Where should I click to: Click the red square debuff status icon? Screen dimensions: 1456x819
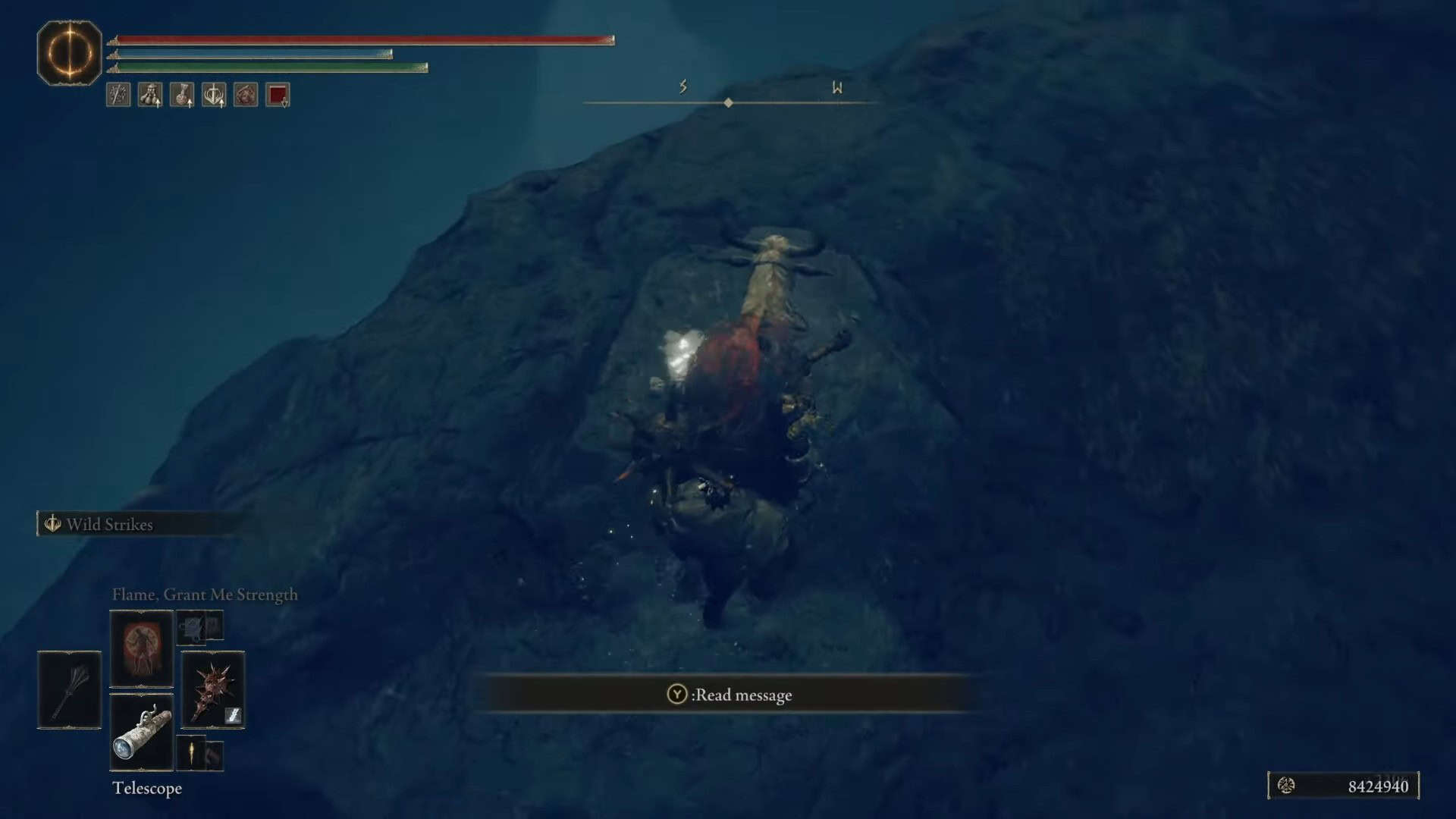[278, 95]
